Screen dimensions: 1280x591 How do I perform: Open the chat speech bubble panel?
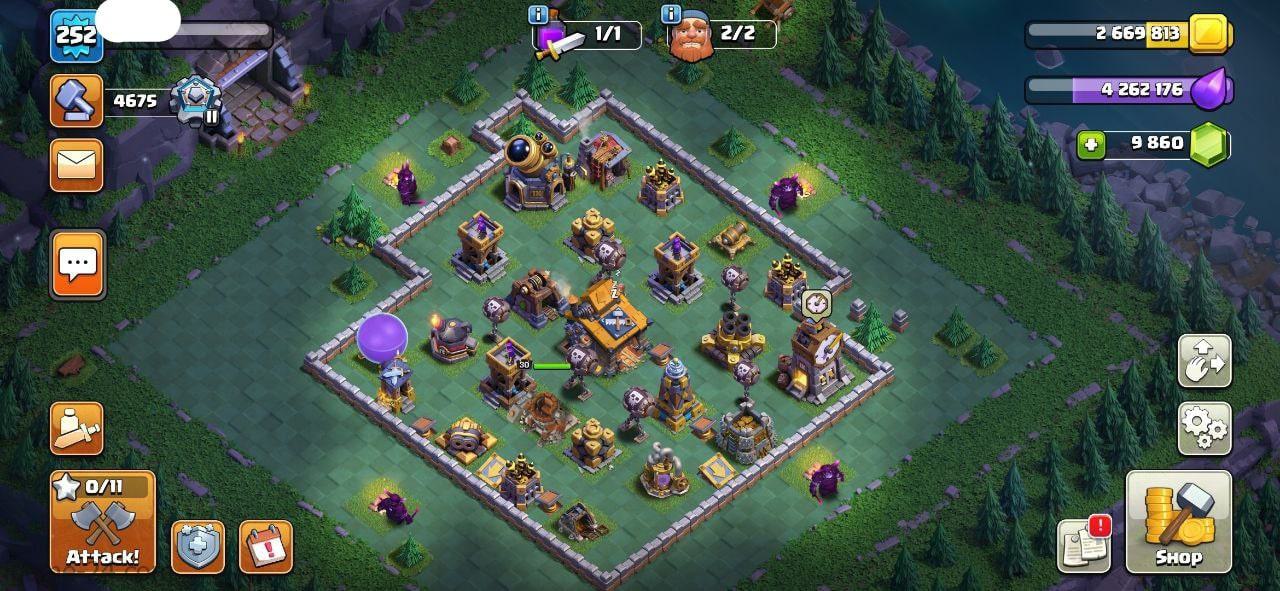pyautogui.click(x=77, y=265)
